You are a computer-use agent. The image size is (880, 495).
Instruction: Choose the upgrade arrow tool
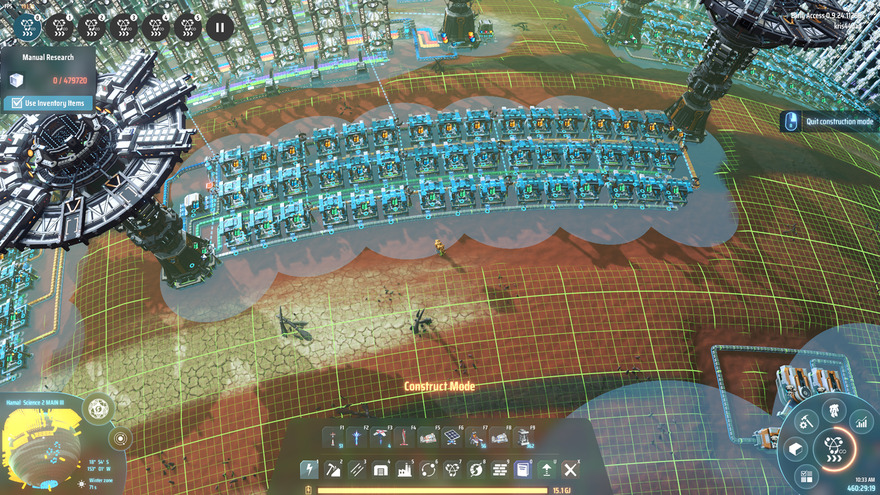(x=547, y=469)
